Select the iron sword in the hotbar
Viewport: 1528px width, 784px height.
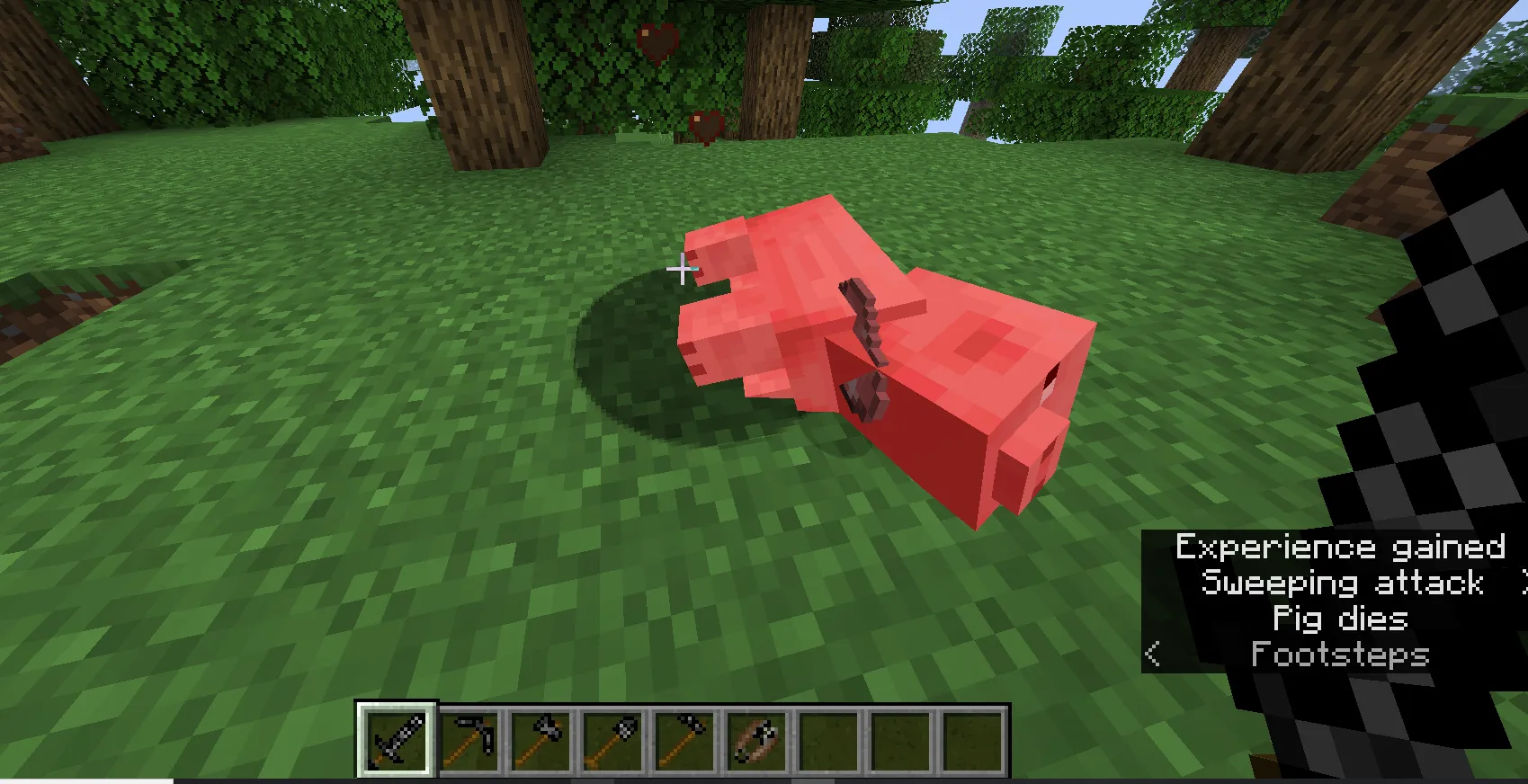tap(397, 737)
